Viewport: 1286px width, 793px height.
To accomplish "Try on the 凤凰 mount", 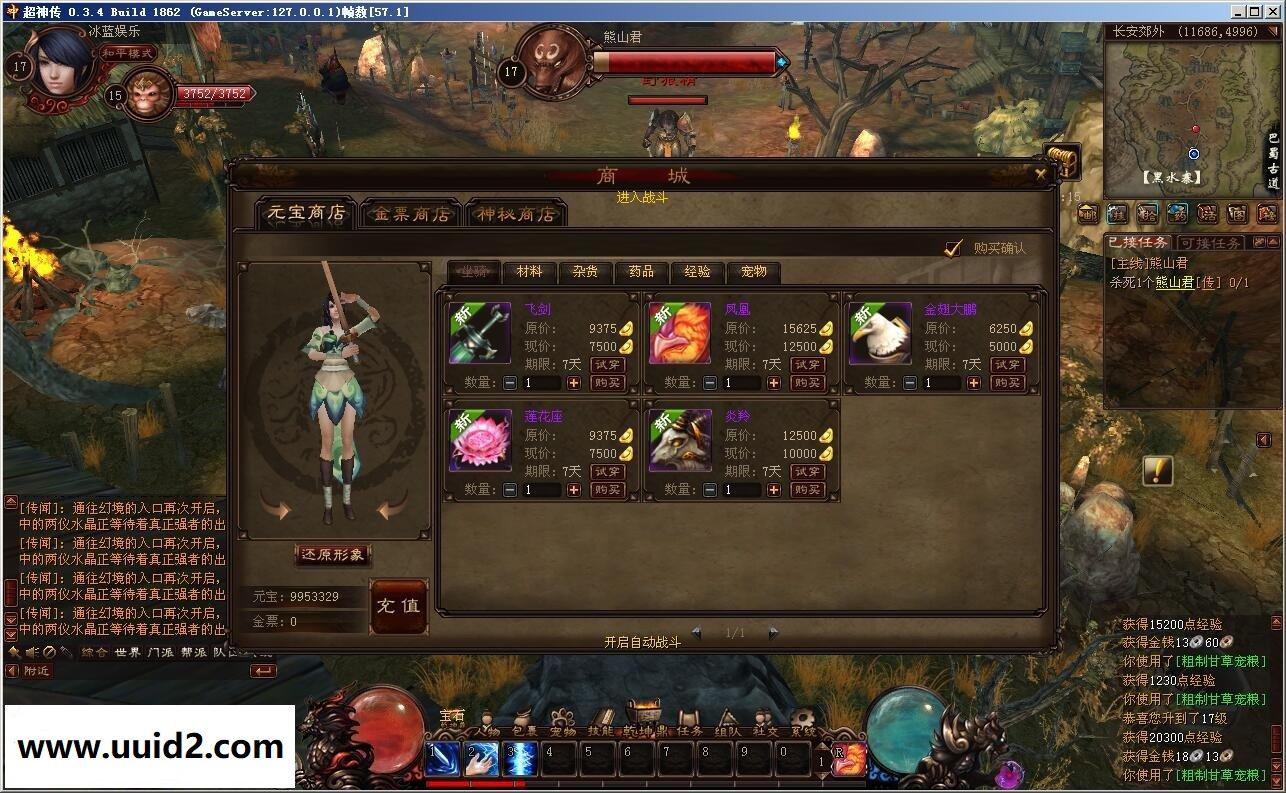I will coord(807,365).
